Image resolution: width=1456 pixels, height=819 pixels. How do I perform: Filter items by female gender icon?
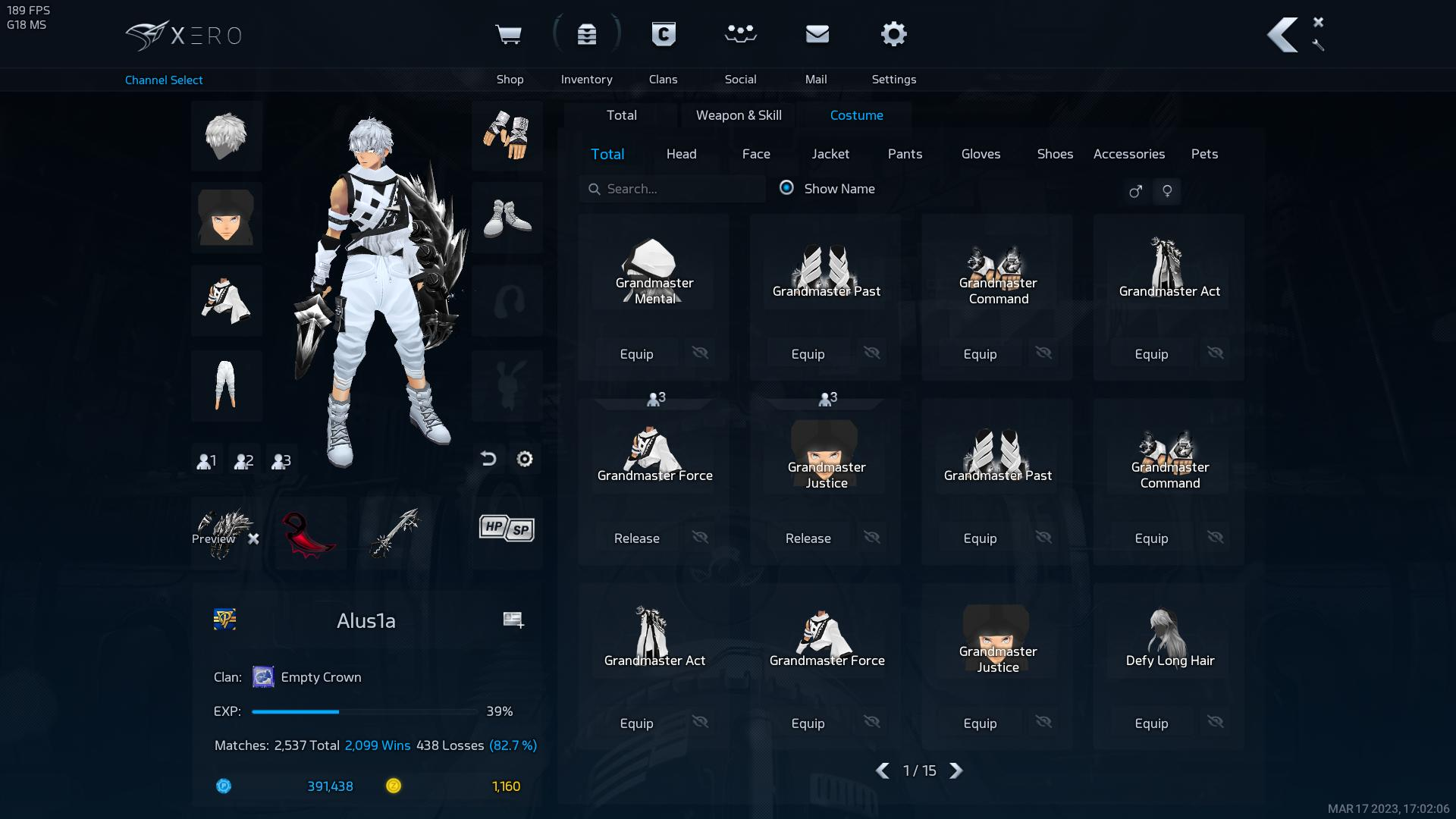(x=1167, y=191)
